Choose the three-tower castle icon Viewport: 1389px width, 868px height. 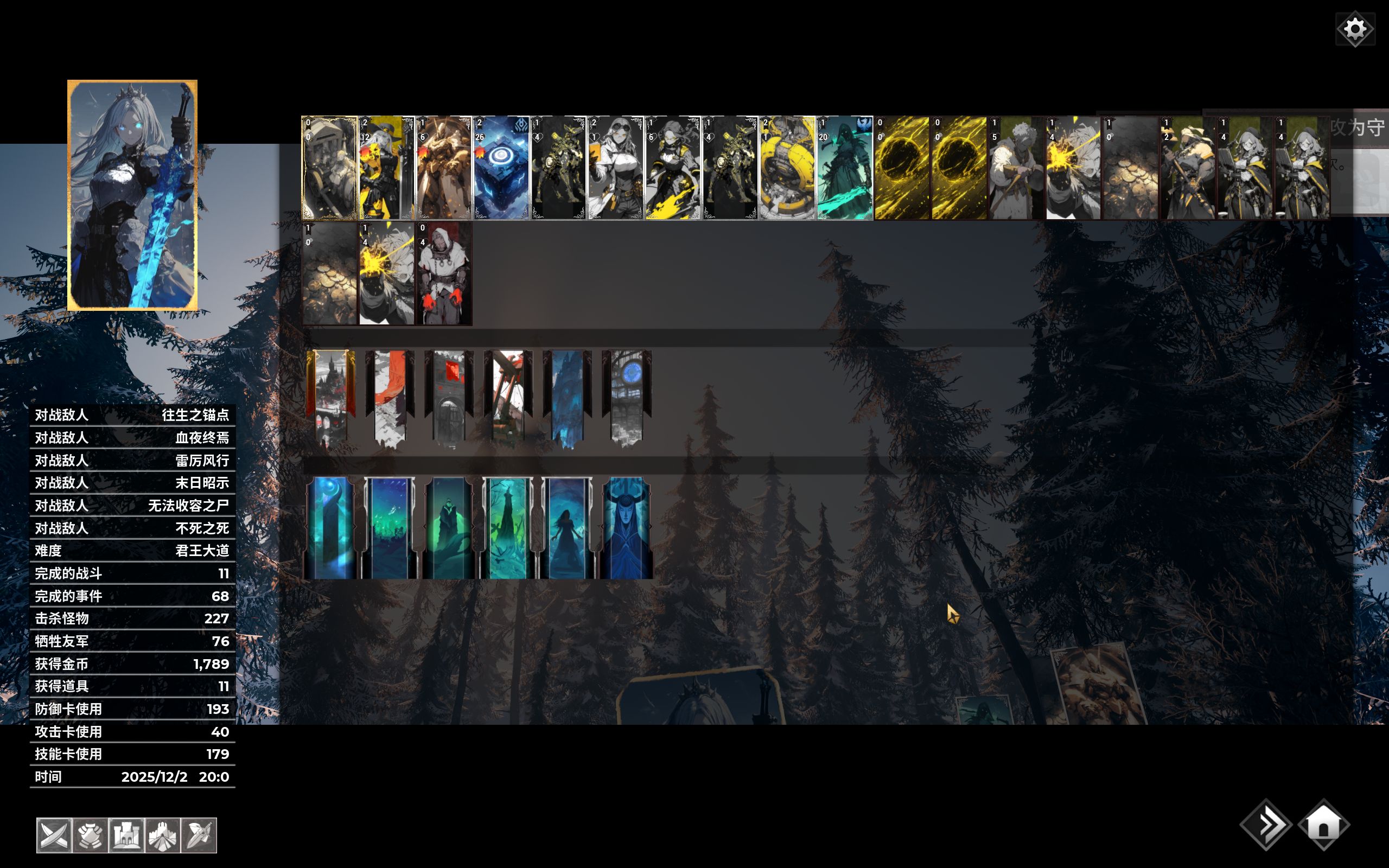126,835
